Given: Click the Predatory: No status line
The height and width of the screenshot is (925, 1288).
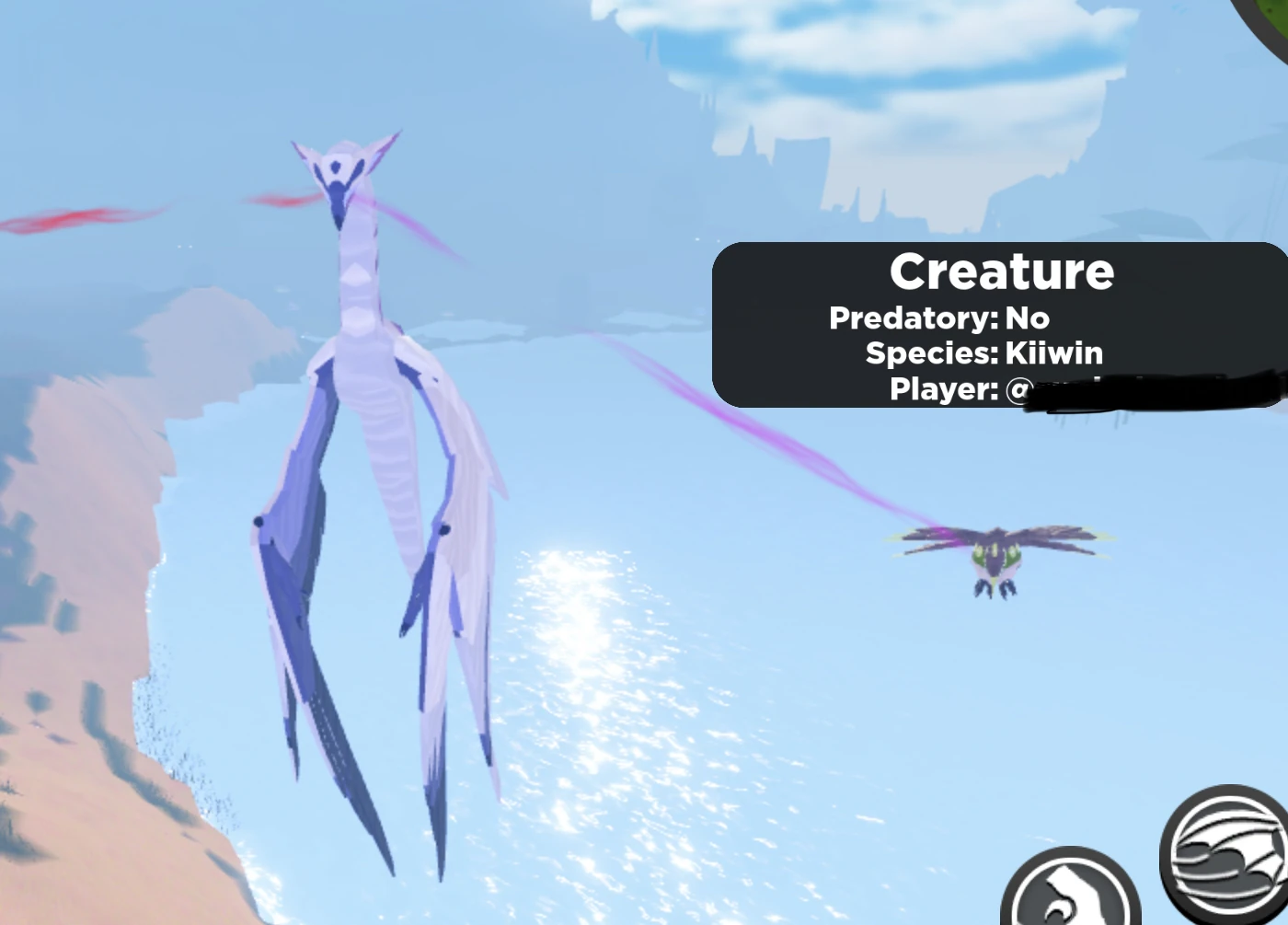Looking at the screenshot, I should 938,318.
